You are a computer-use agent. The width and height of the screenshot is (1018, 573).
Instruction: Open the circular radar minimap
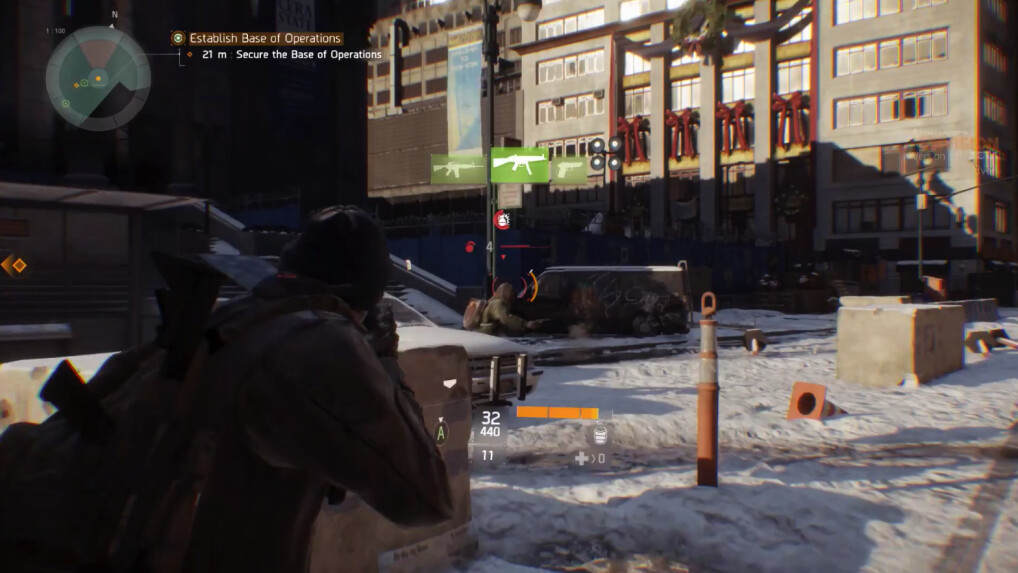[x=97, y=78]
